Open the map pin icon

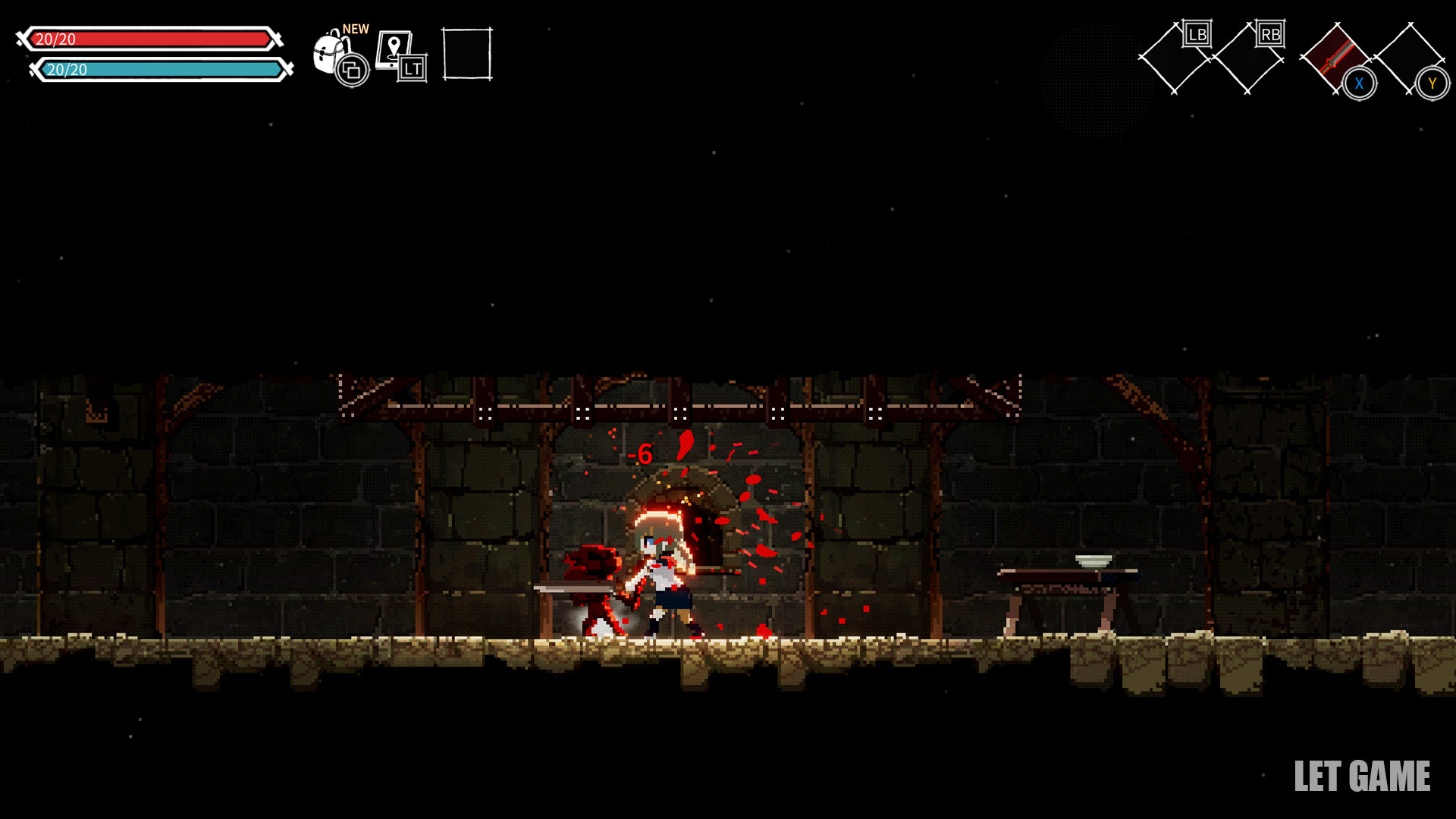394,49
